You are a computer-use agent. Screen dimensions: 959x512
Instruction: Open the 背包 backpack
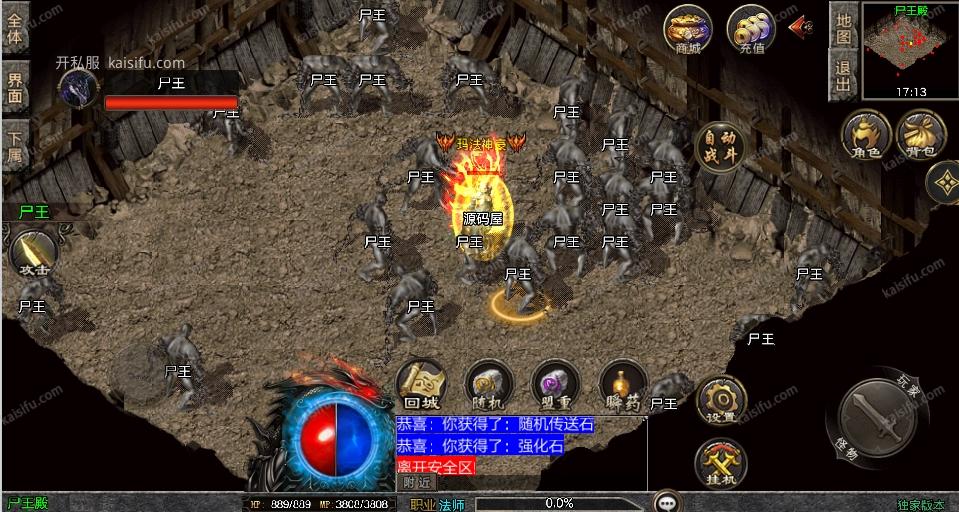[x=920, y=135]
